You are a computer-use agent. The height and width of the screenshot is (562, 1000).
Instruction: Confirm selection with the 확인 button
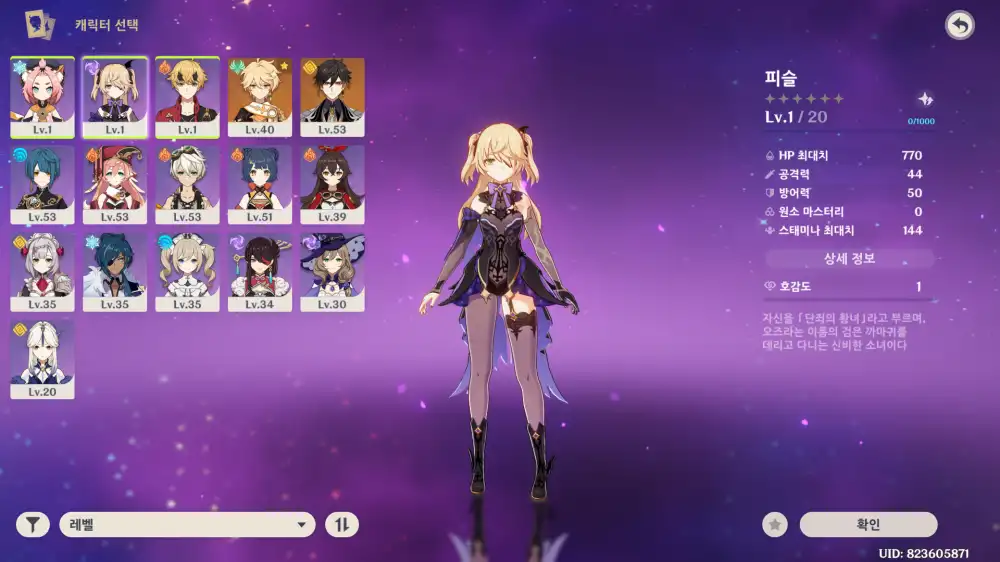(x=868, y=524)
